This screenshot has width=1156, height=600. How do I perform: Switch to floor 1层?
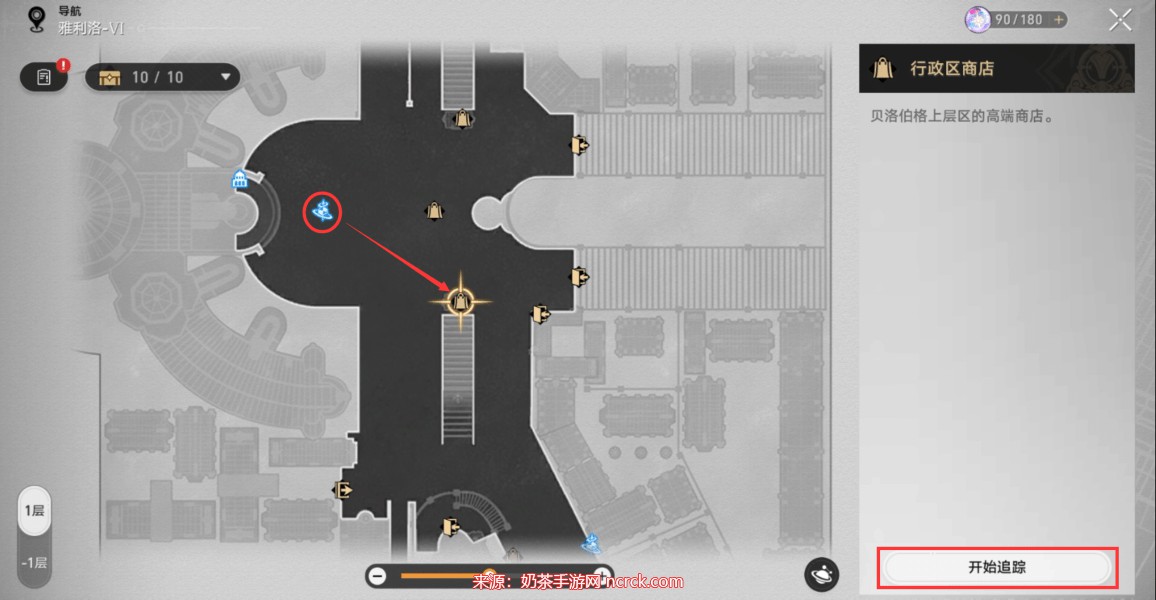click(34, 511)
